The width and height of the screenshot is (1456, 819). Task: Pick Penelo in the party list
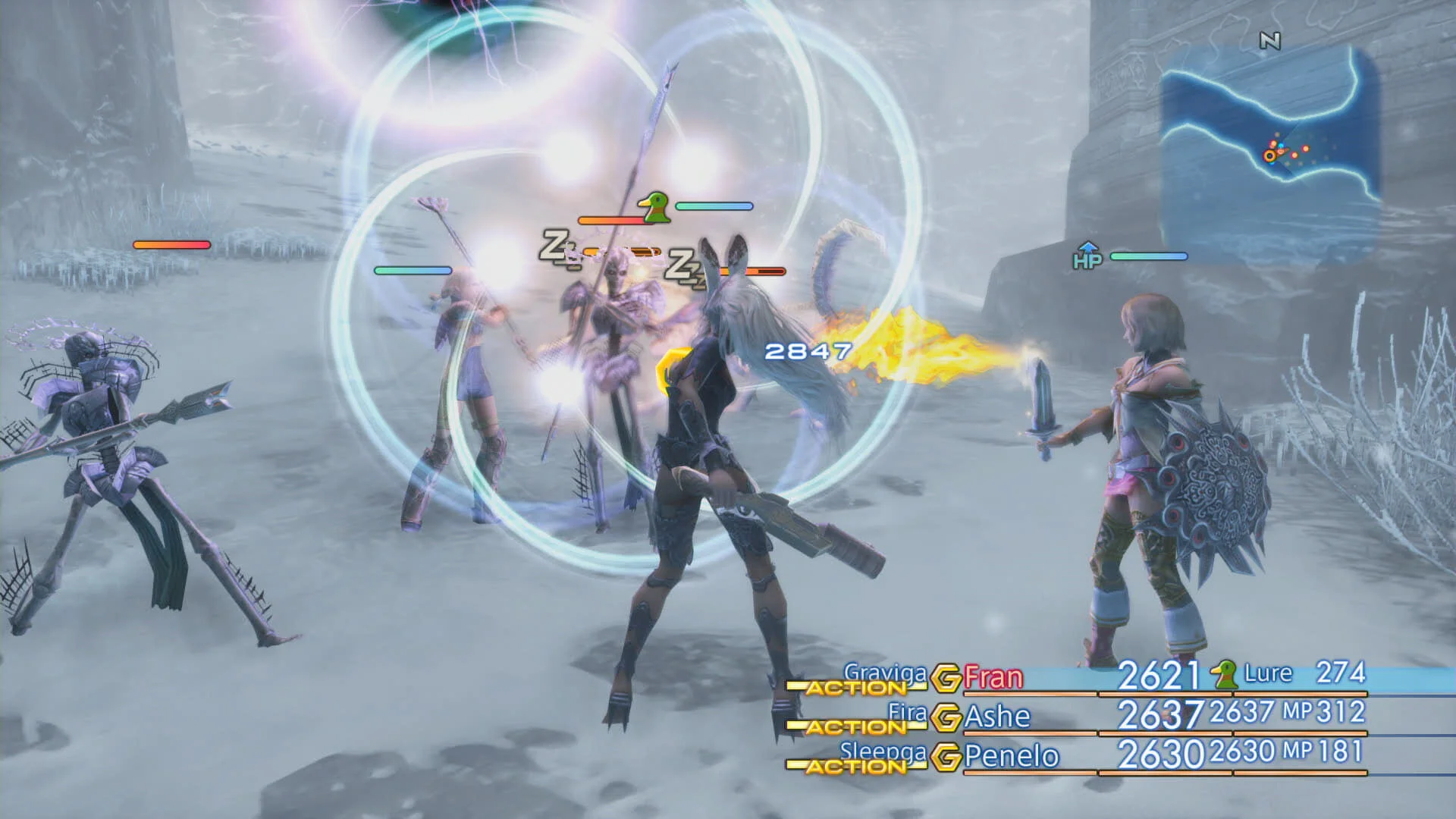click(1011, 756)
